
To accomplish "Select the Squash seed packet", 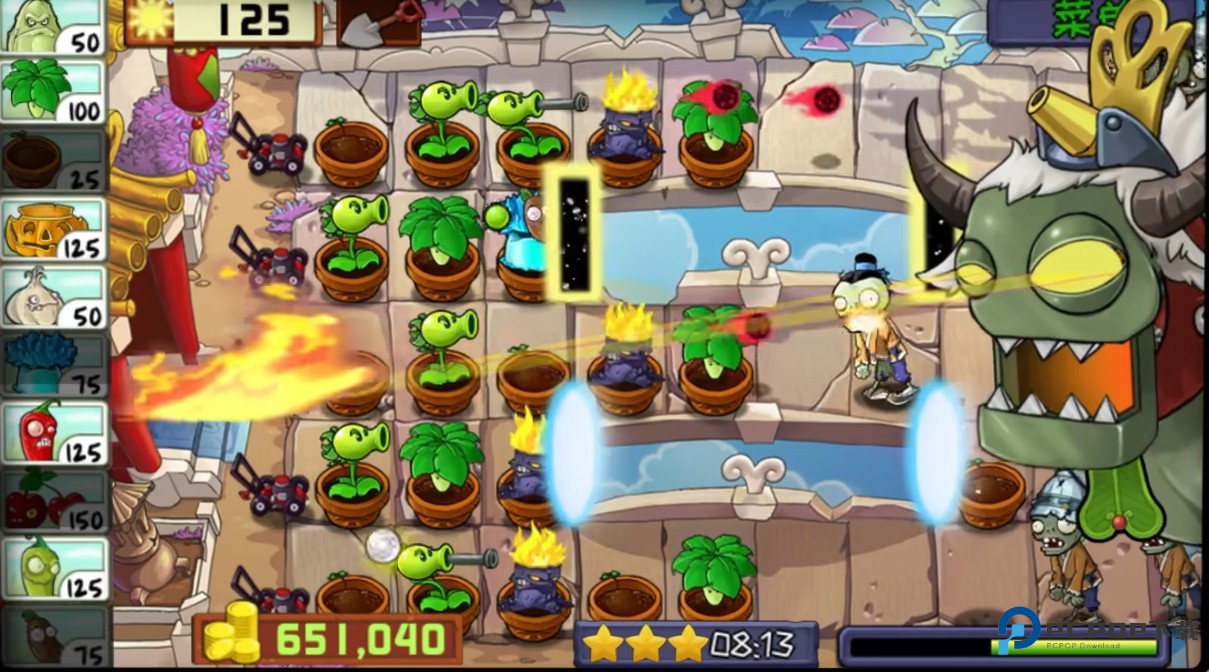I will click(54, 27).
